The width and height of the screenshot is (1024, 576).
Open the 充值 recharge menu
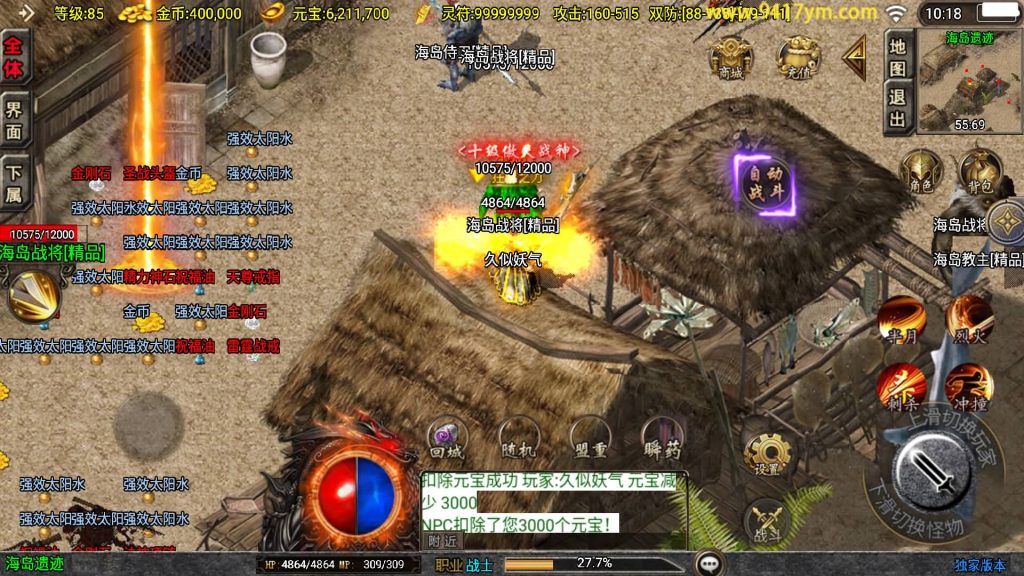[798, 57]
